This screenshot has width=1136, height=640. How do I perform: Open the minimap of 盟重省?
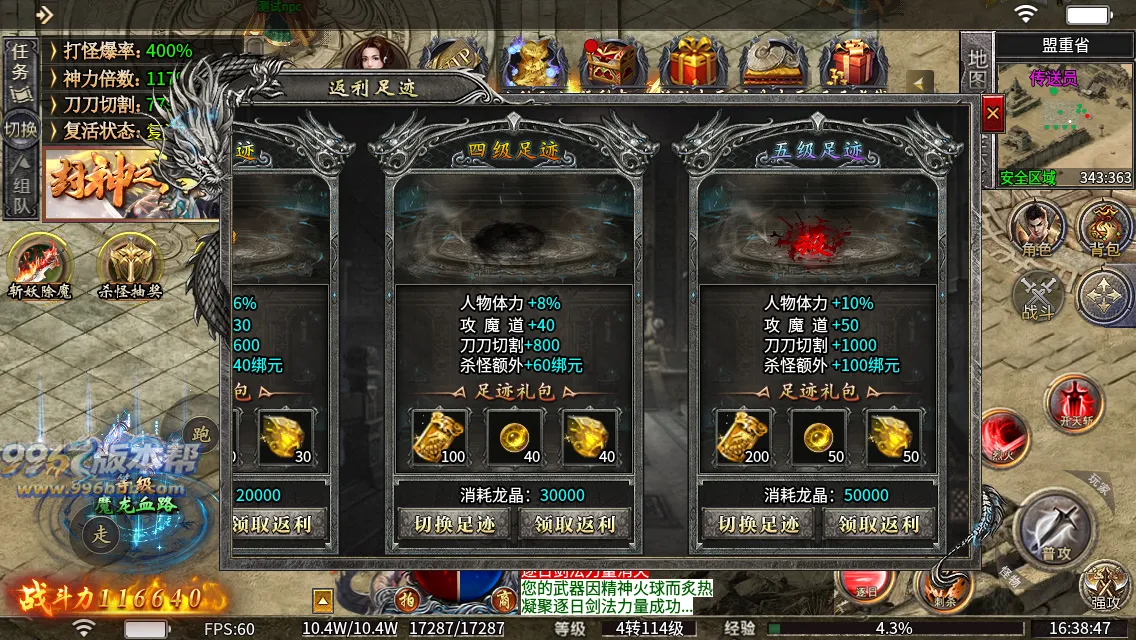pyautogui.click(x=1064, y=125)
